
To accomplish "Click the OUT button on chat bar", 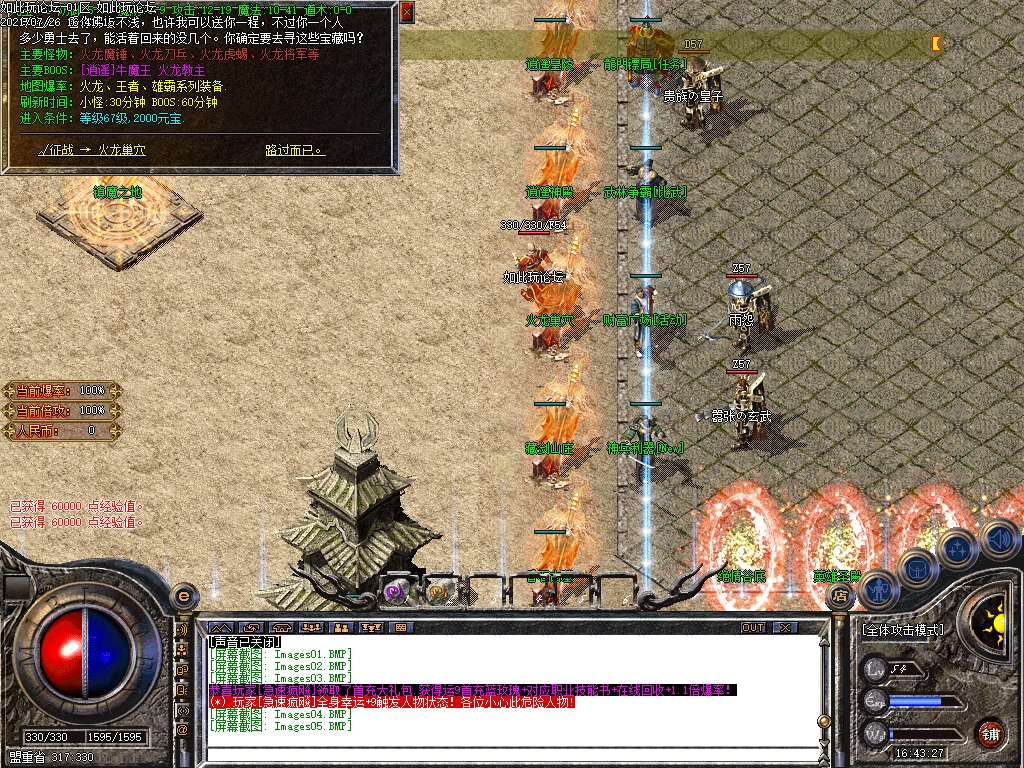I will 753,627.
